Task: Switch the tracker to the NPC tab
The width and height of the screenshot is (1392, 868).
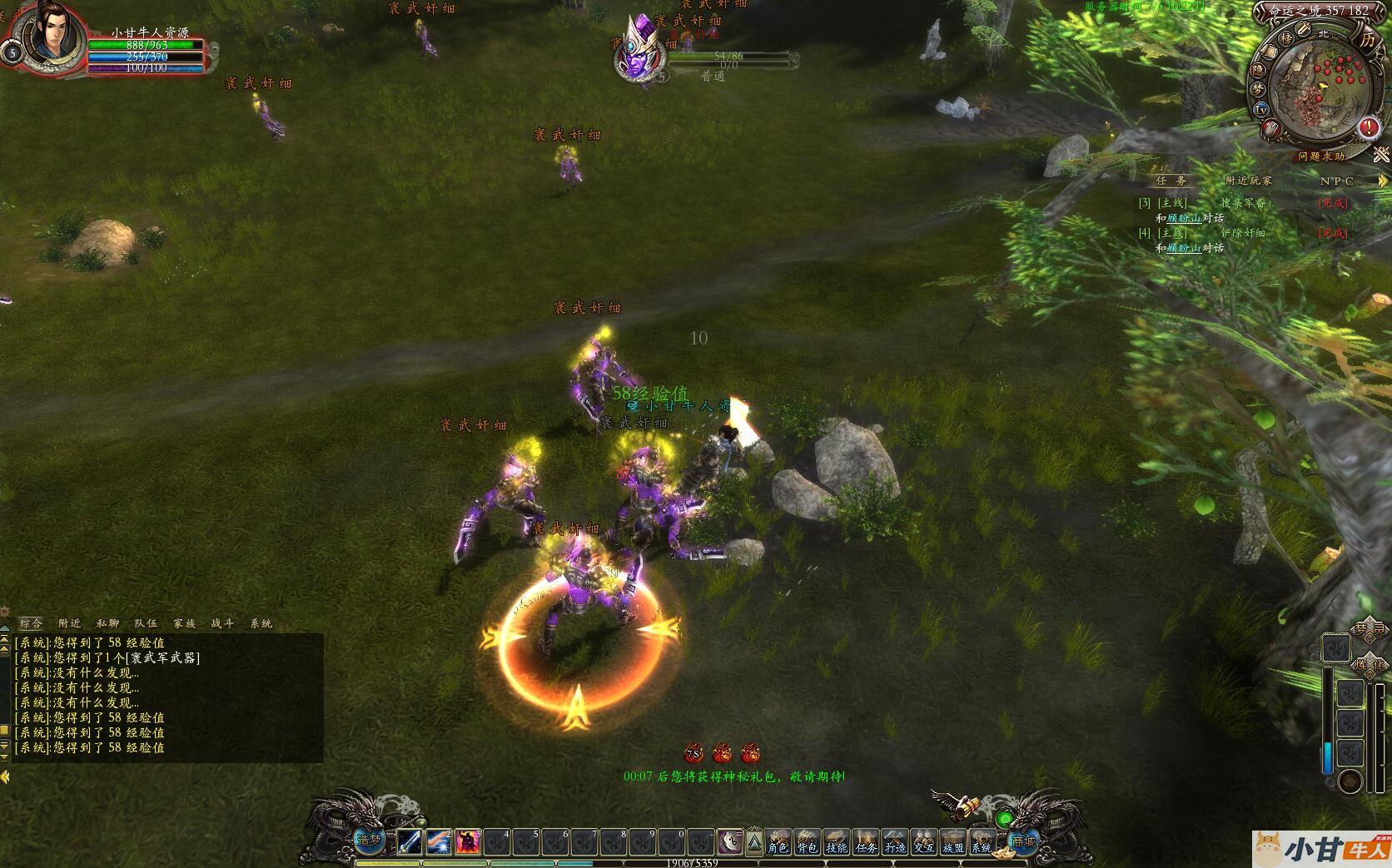Action: tap(1336, 181)
